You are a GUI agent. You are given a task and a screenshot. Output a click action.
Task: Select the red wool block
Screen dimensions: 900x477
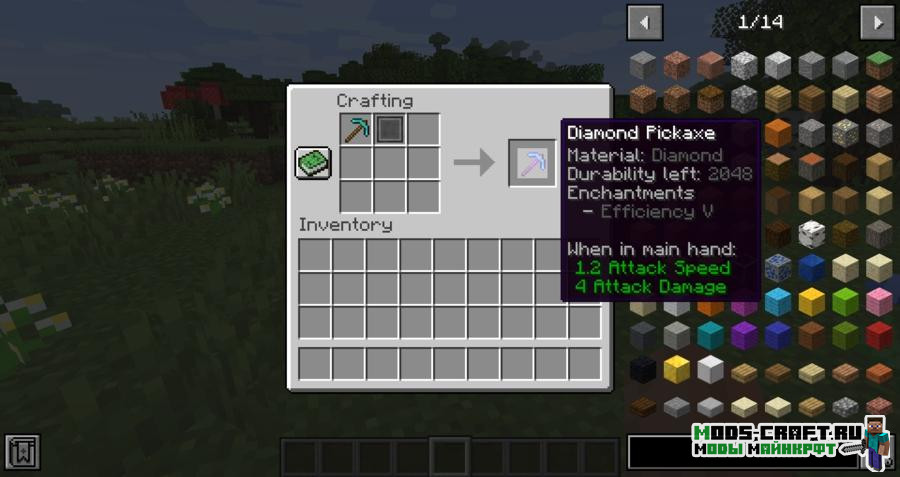coord(879,335)
